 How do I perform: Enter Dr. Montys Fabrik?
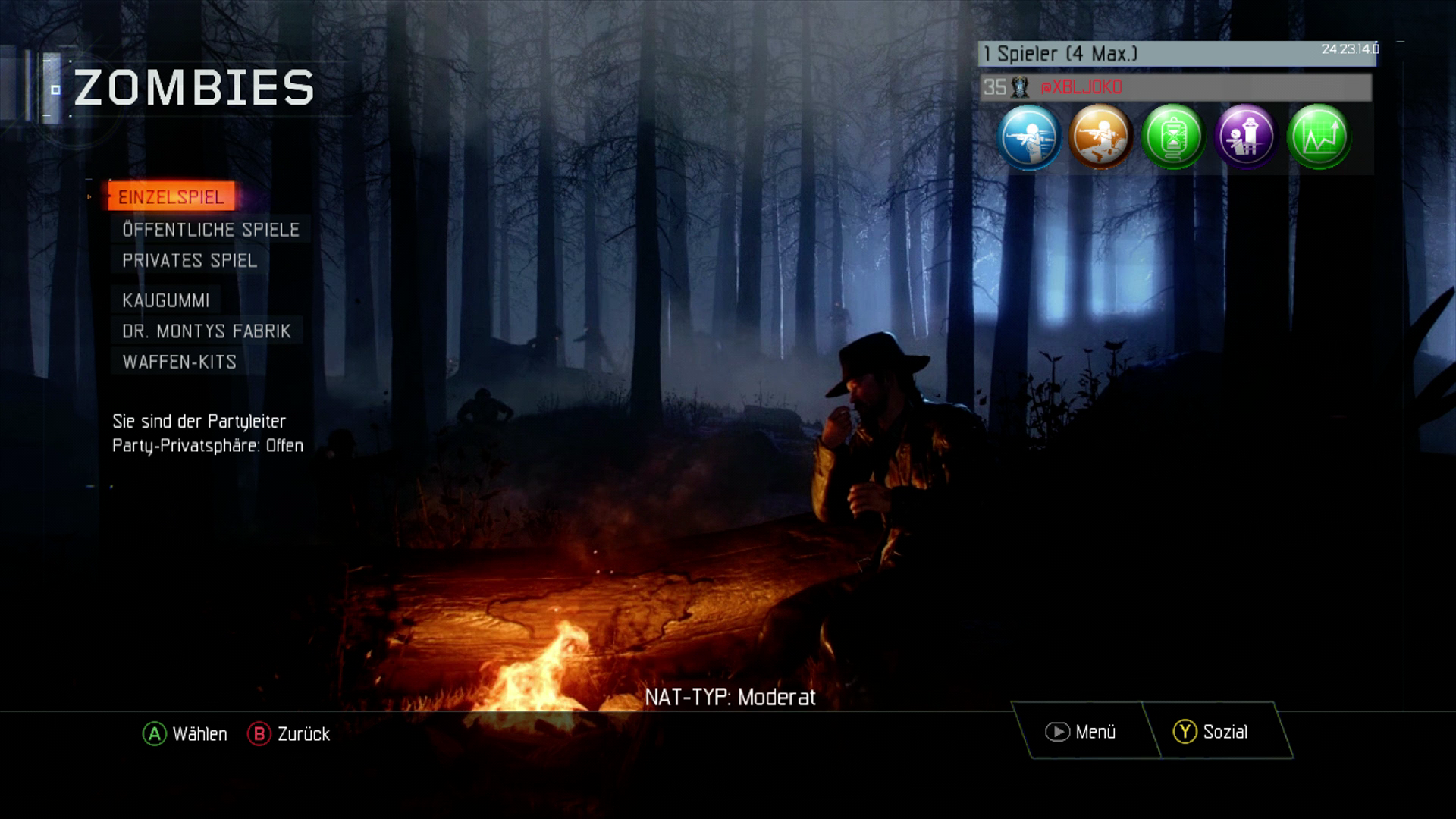click(206, 331)
